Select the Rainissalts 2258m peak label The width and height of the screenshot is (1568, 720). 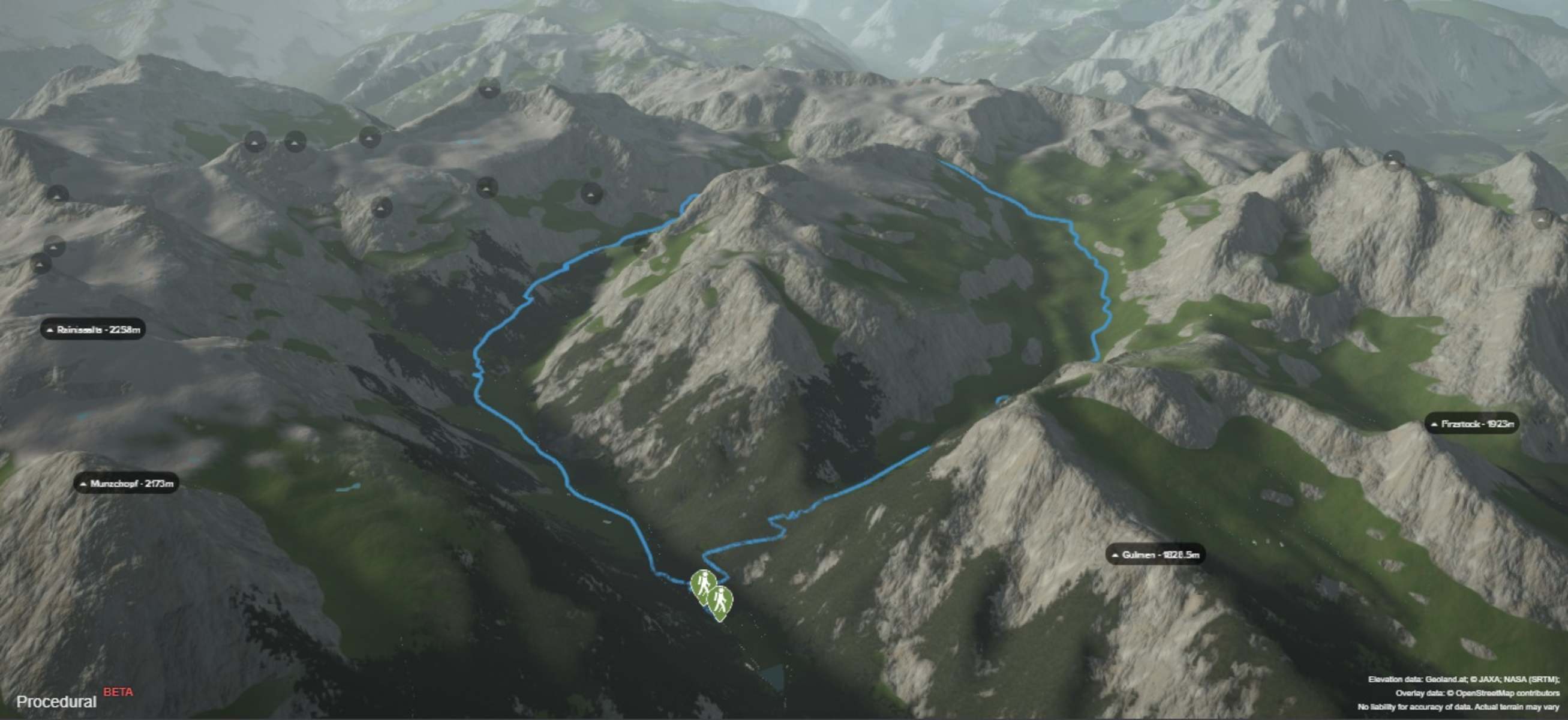[x=93, y=330]
